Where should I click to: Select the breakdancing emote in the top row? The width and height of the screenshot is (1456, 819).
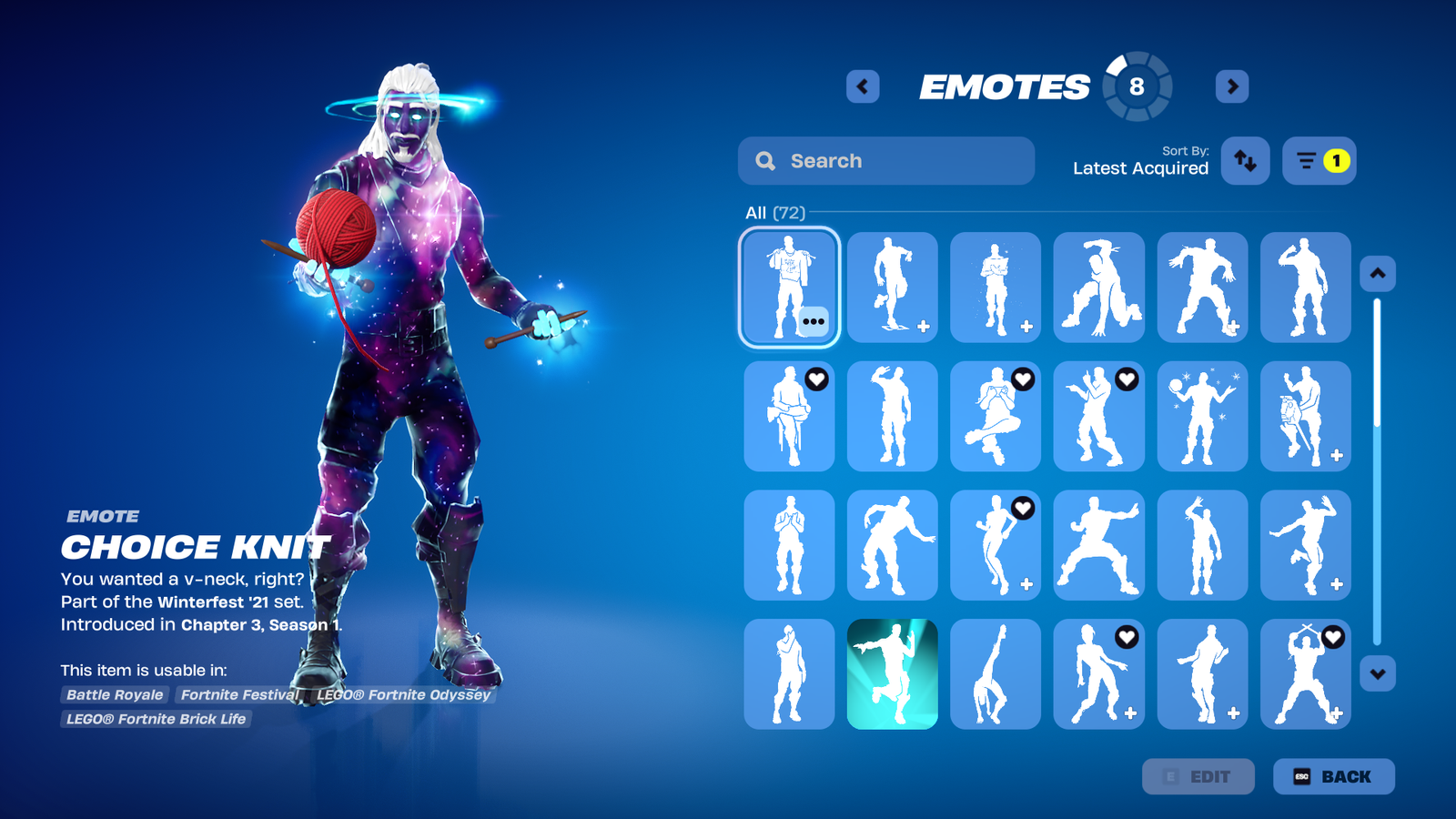[x=1098, y=288]
